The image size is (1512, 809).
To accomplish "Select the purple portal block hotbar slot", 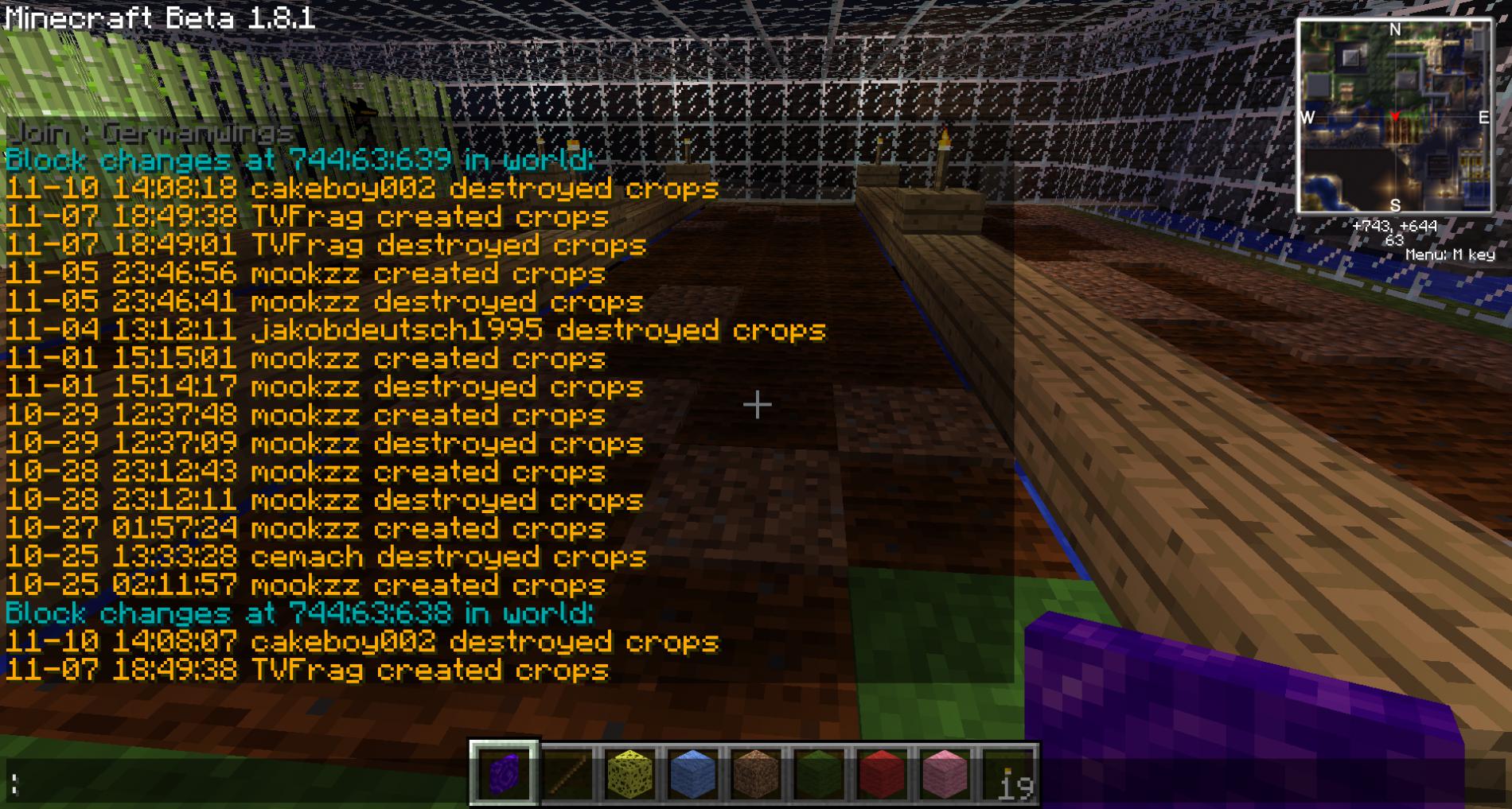I will [x=504, y=773].
